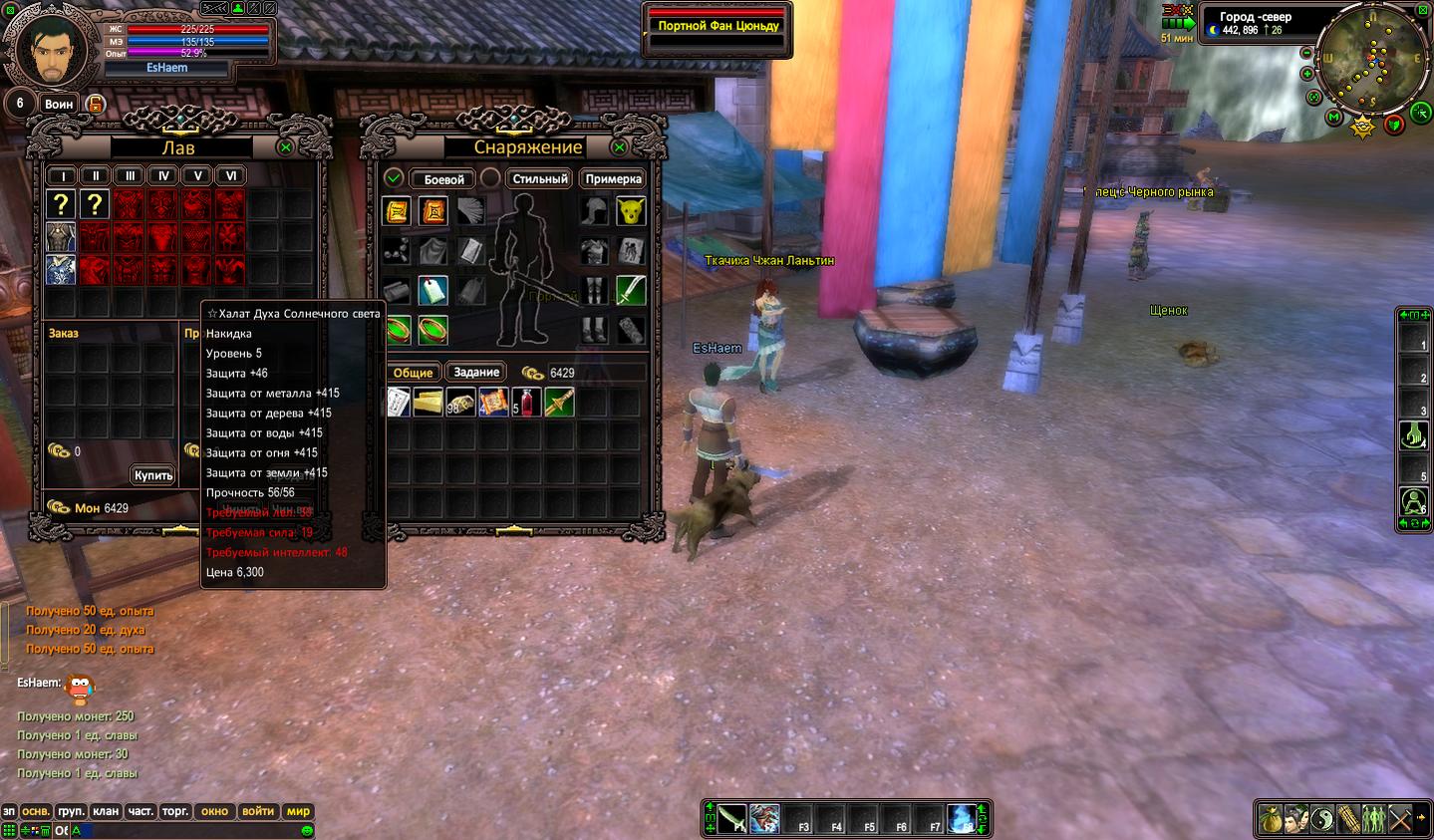Open the world map with M button
Image resolution: width=1434 pixels, height=840 pixels.
1333,118
